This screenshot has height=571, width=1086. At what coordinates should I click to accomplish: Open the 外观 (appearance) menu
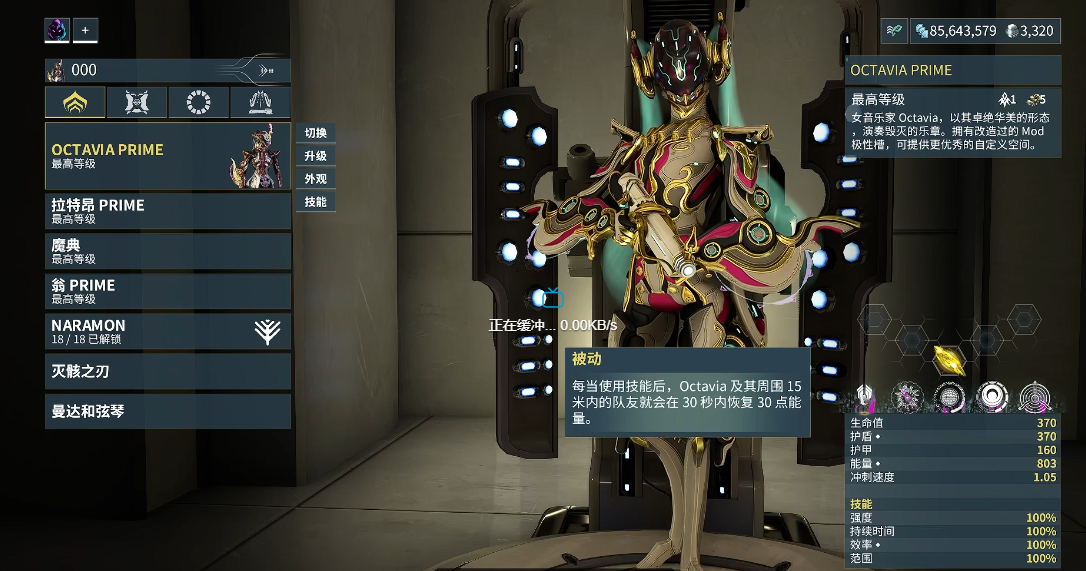[x=315, y=179]
